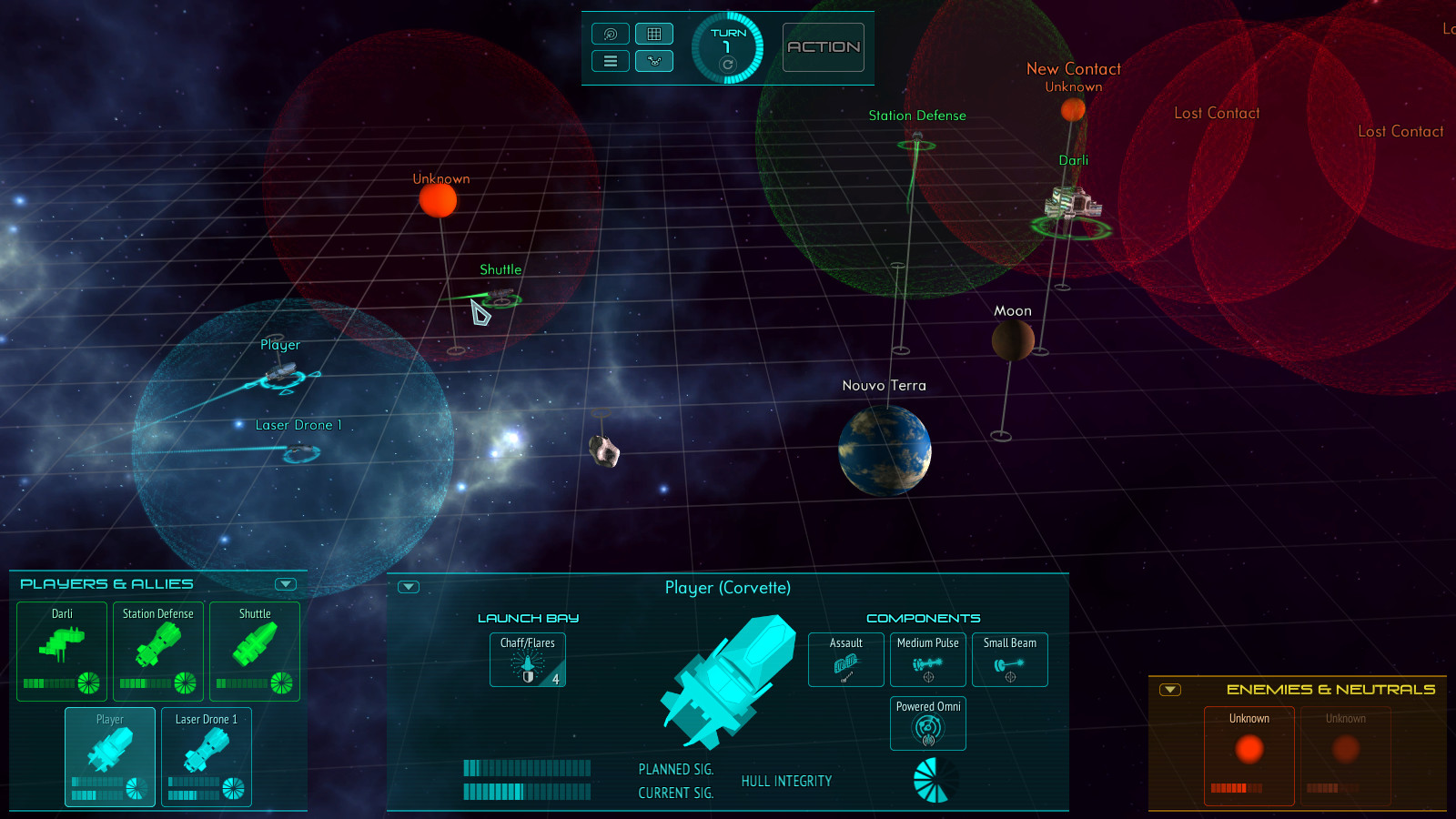Image resolution: width=1456 pixels, height=819 pixels.
Task: Click the command tree icon beside the menu
Action: (654, 60)
